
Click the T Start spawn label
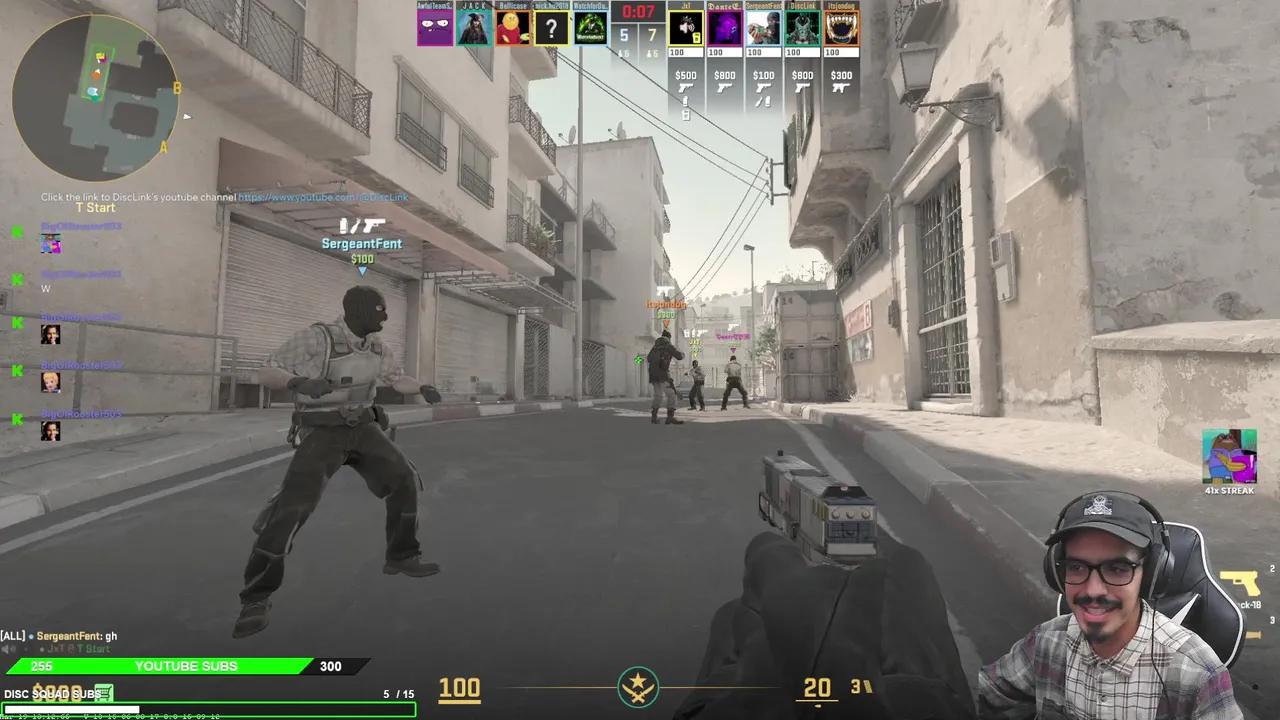coord(95,207)
